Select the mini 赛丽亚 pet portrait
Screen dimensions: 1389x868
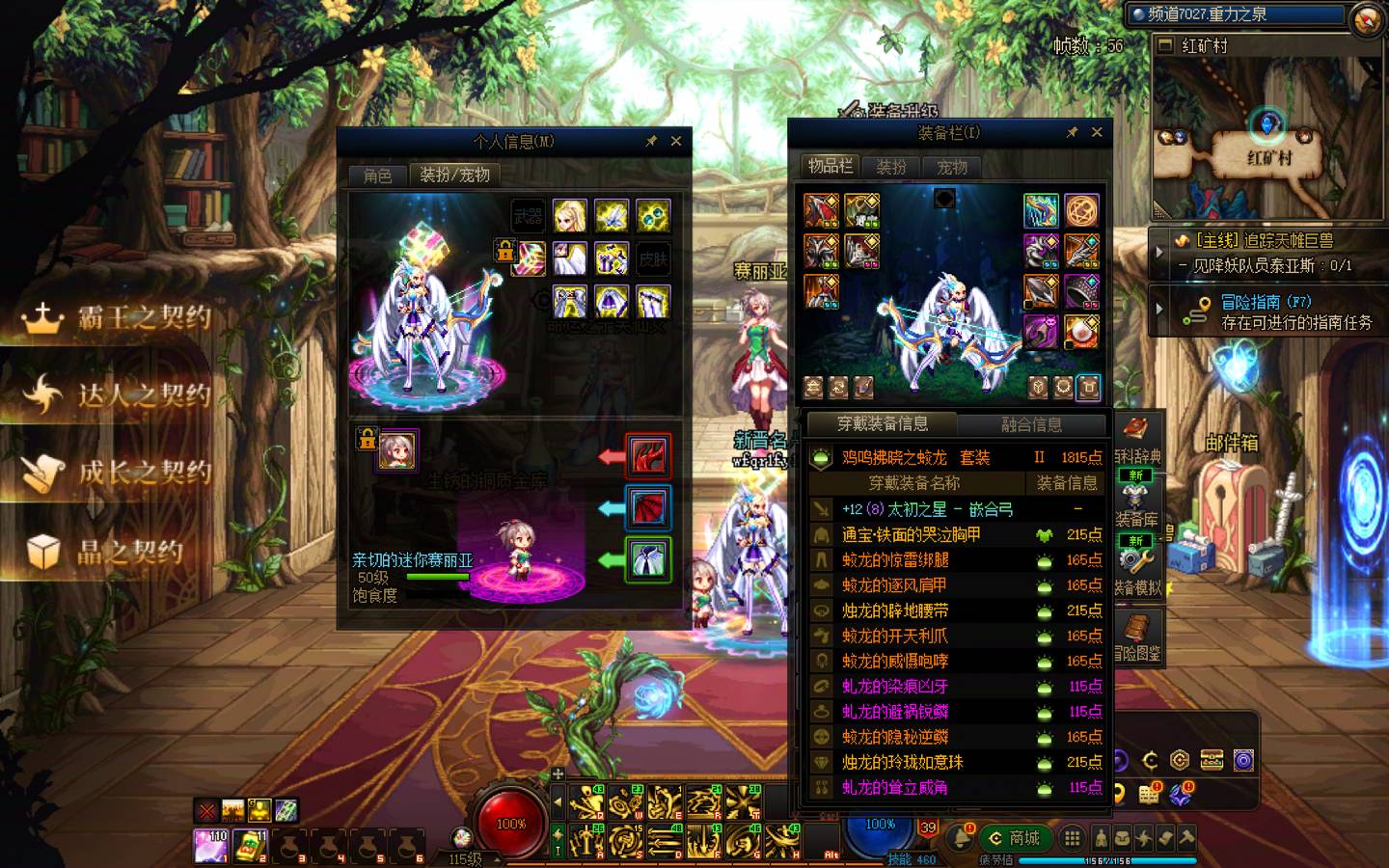click(x=396, y=450)
